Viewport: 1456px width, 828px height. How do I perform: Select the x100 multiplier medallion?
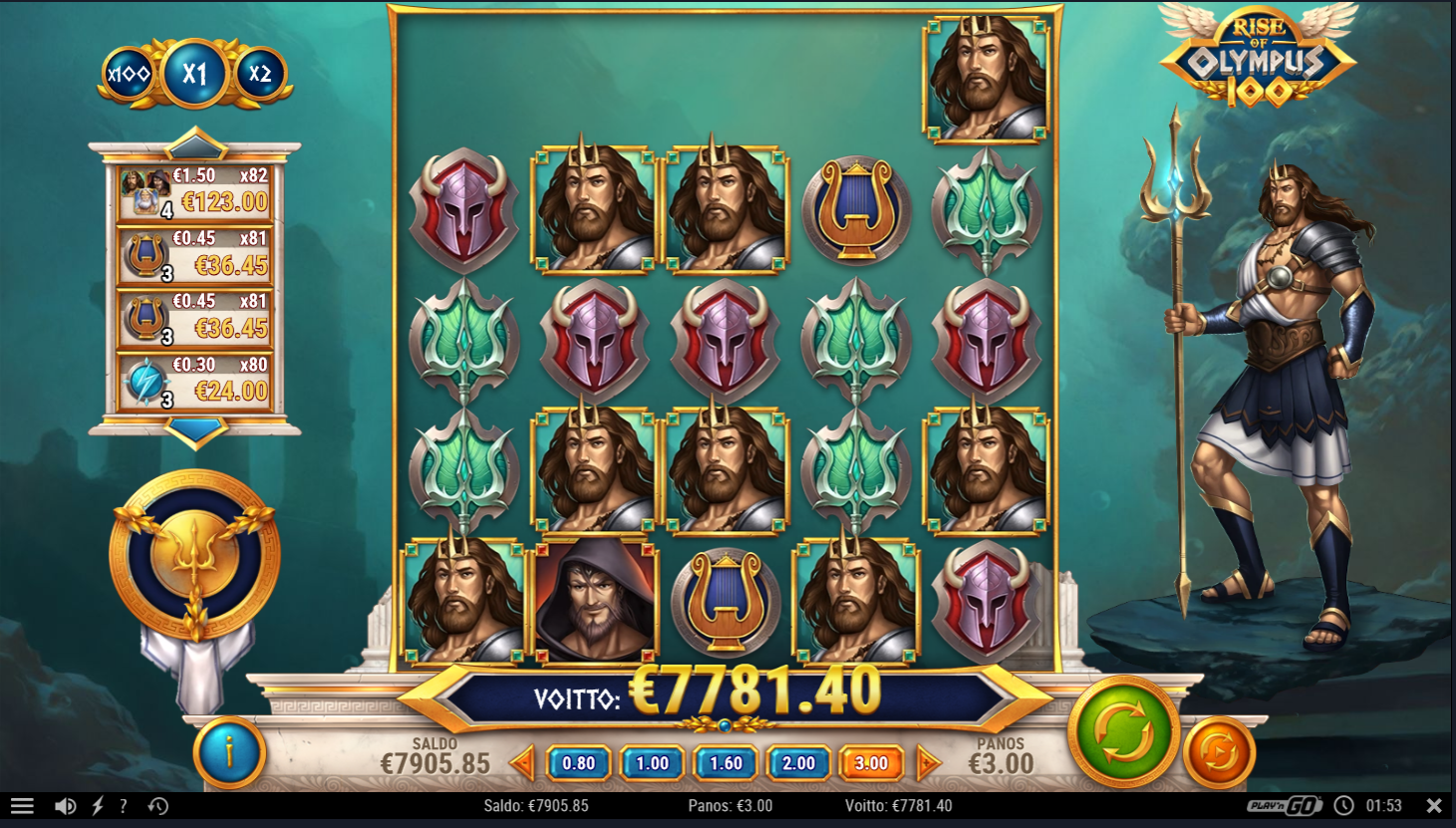(x=130, y=71)
